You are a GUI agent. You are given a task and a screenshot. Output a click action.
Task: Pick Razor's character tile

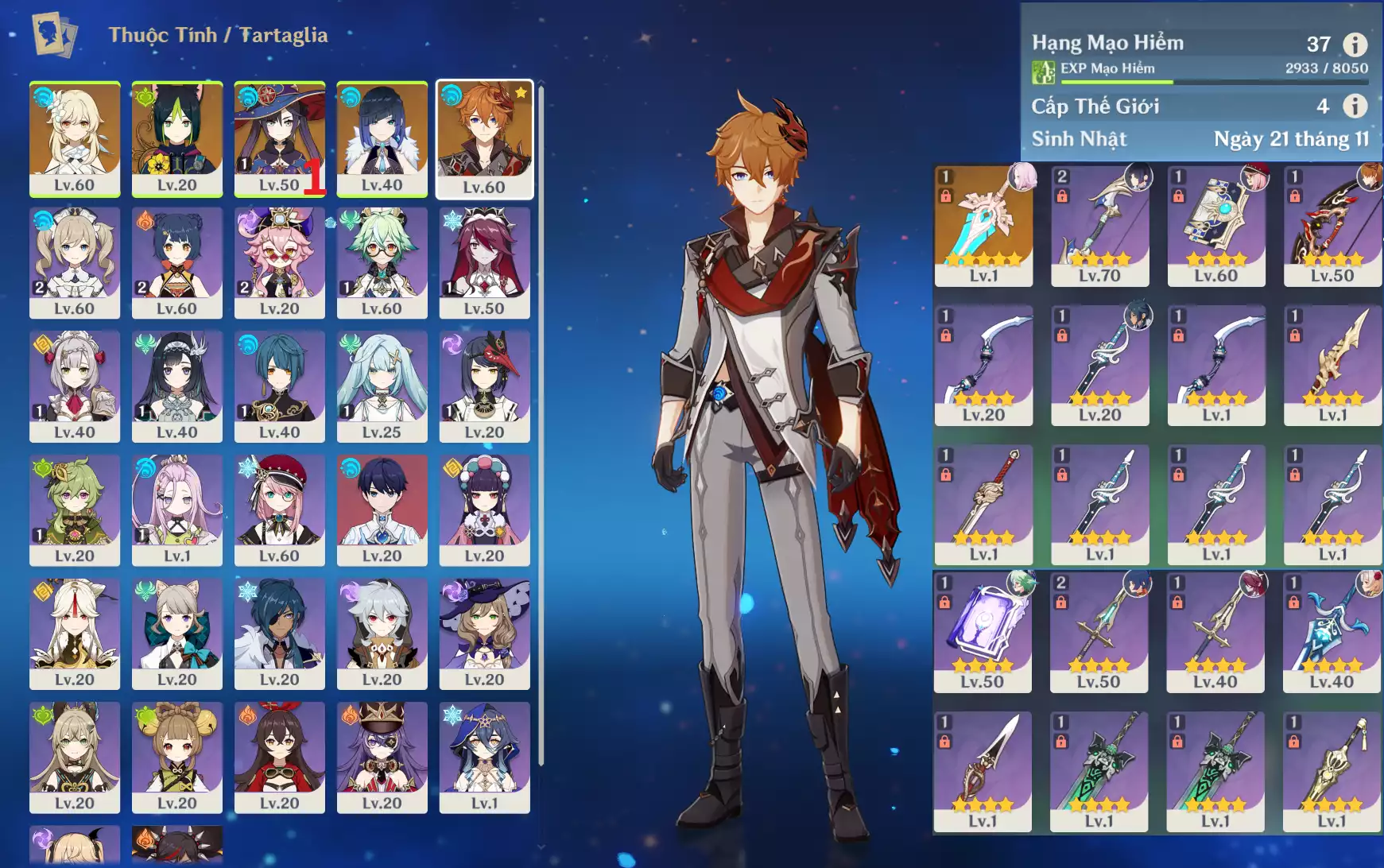pyautogui.click(x=382, y=634)
